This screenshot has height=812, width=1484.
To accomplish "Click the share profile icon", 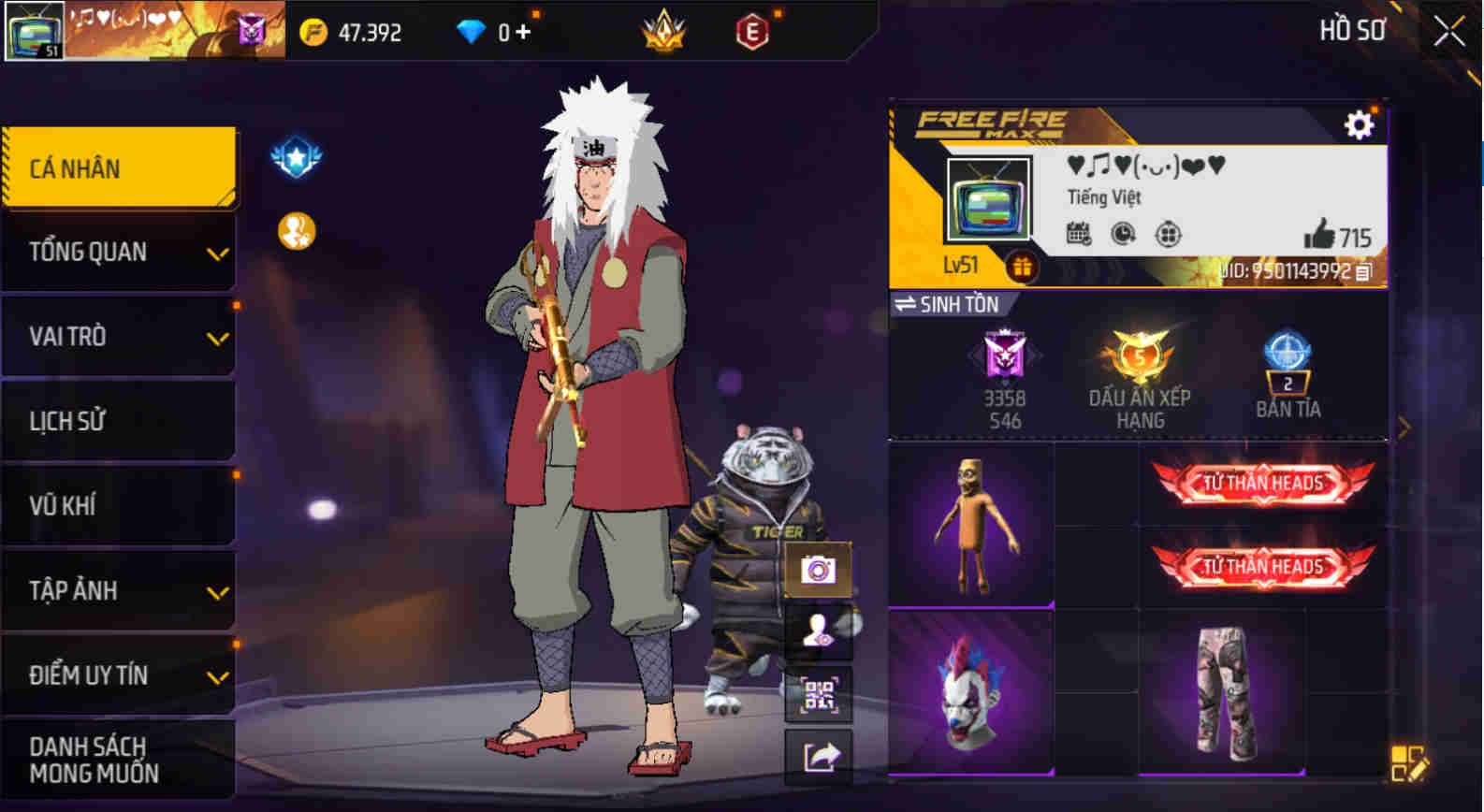I will 821,754.
